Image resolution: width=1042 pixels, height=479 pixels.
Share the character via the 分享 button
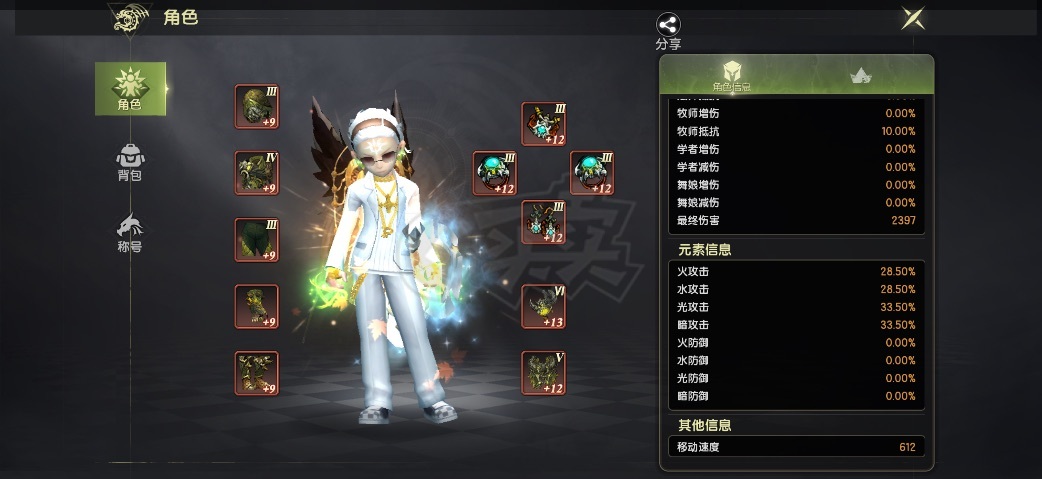tap(668, 30)
